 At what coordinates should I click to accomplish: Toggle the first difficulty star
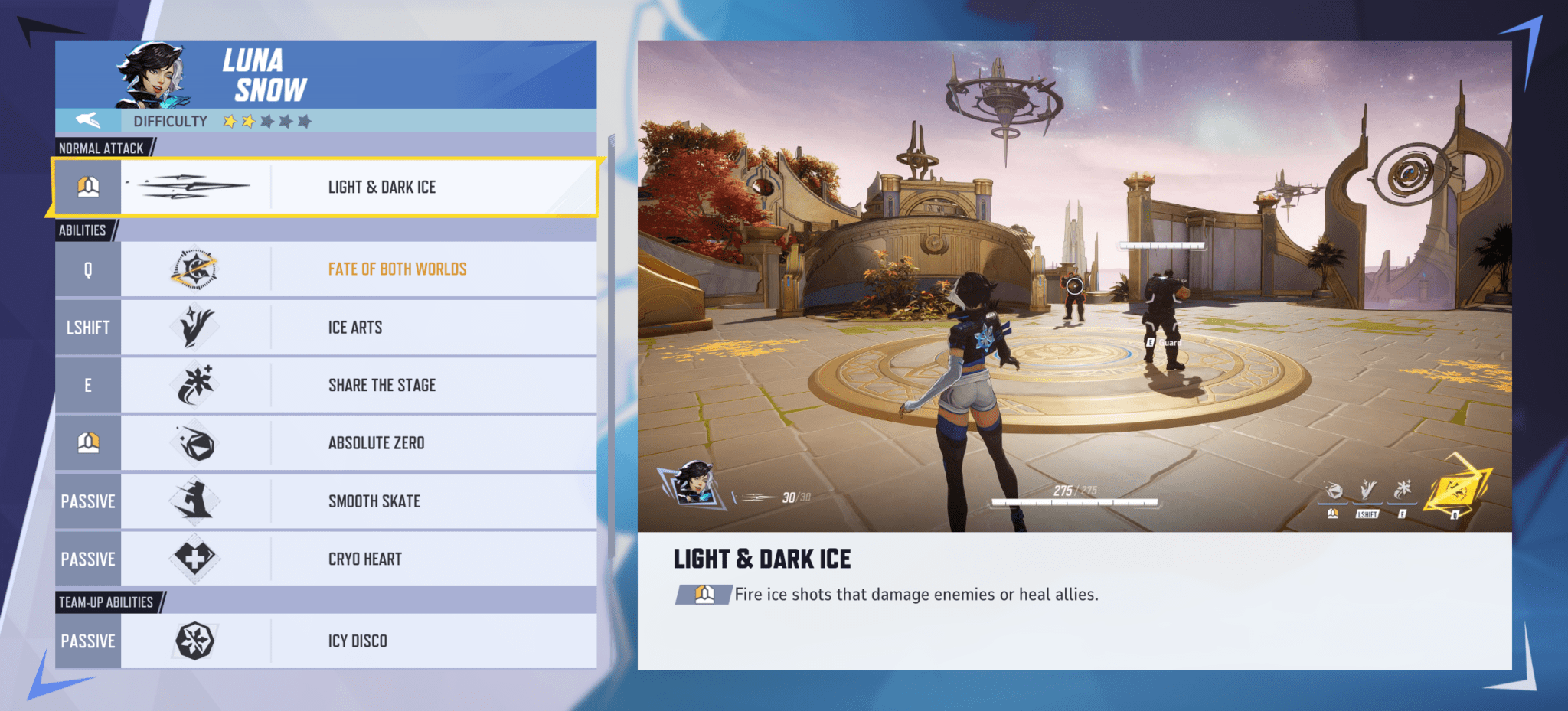click(228, 120)
